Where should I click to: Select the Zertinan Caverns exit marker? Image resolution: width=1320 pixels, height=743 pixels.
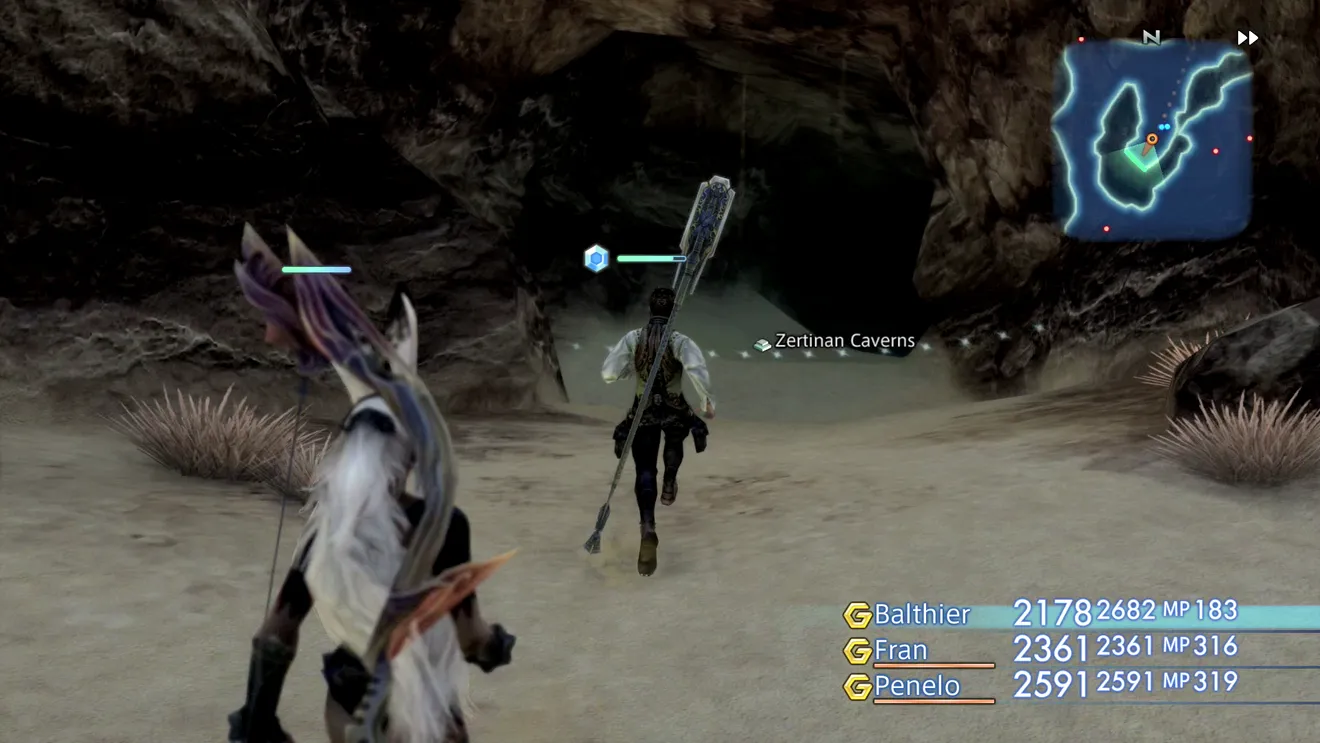(x=834, y=342)
